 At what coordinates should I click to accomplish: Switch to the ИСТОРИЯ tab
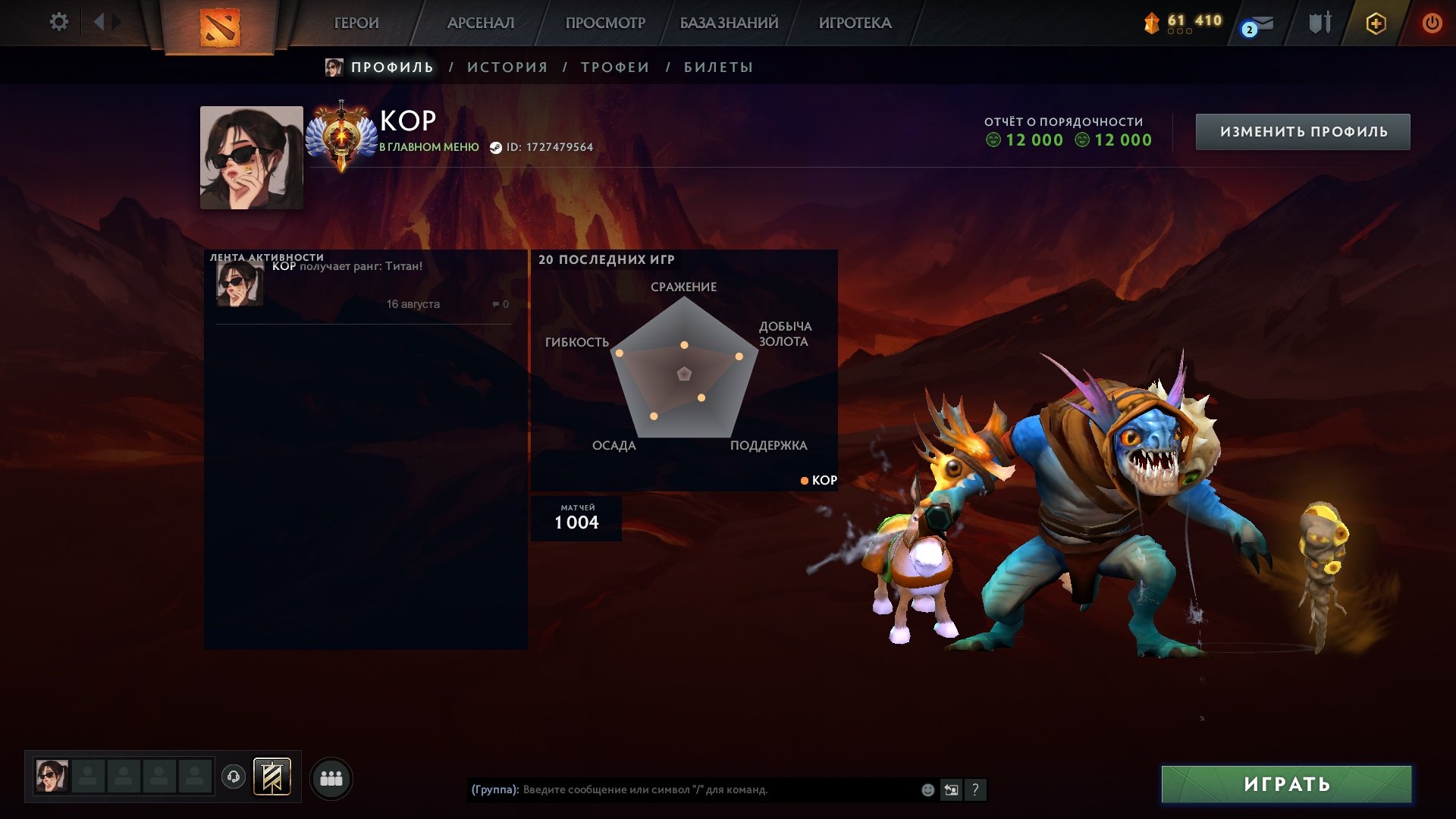[x=507, y=67]
